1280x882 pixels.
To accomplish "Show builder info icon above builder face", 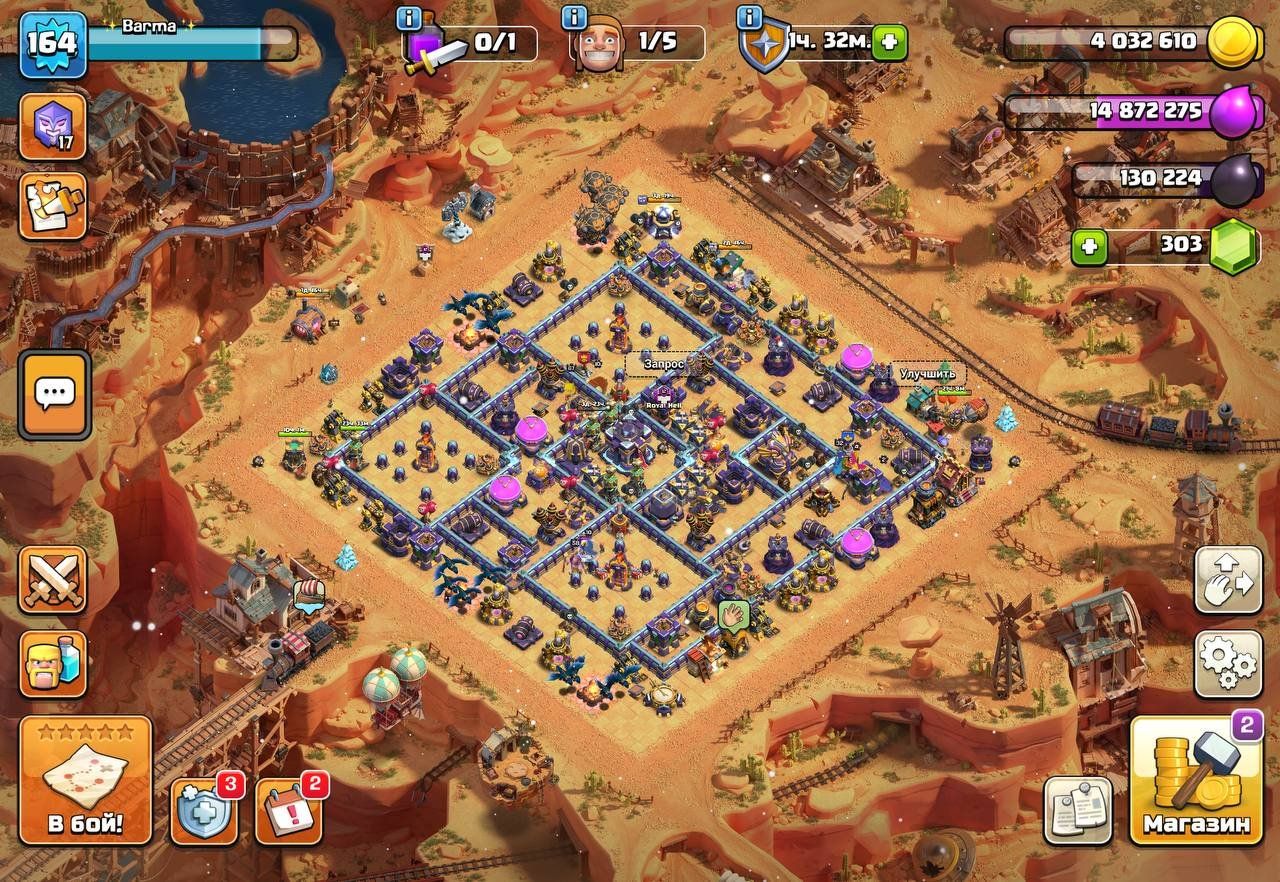I will (x=574, y=18).
